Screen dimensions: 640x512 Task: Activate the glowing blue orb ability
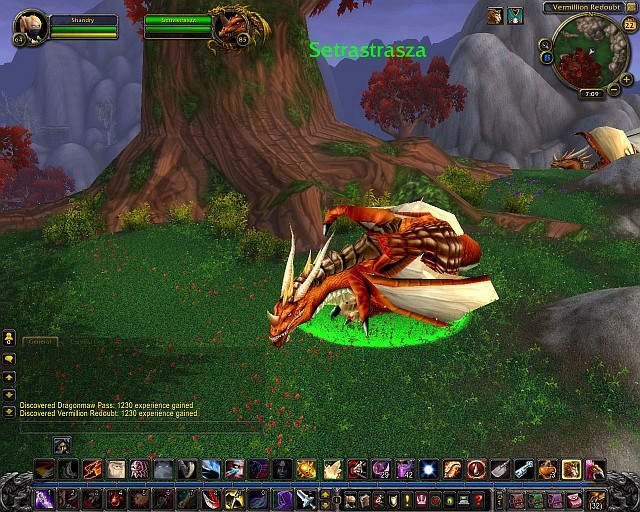(428, 469)
